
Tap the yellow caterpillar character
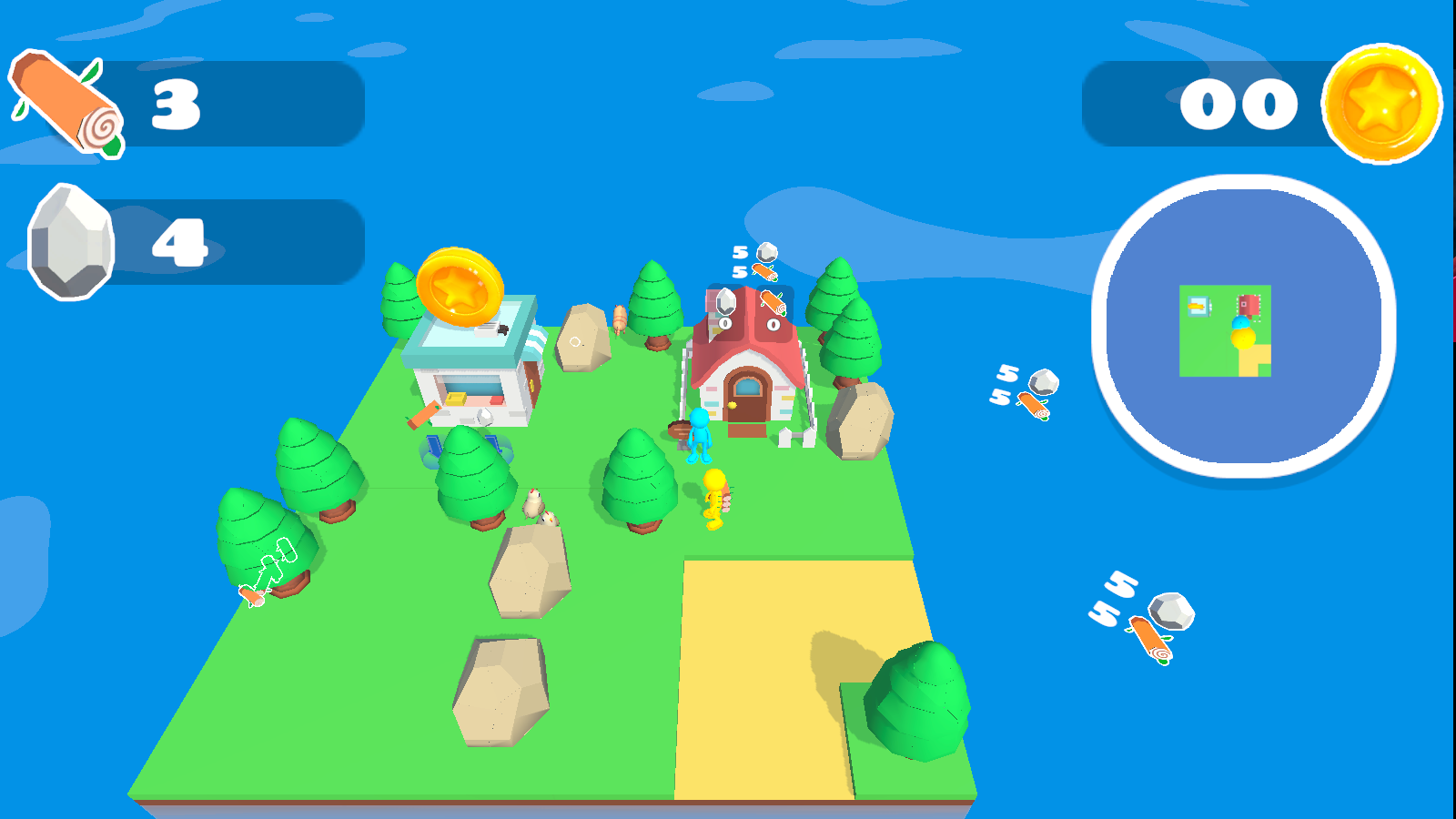pyautogui.click(x=714, y=500)
